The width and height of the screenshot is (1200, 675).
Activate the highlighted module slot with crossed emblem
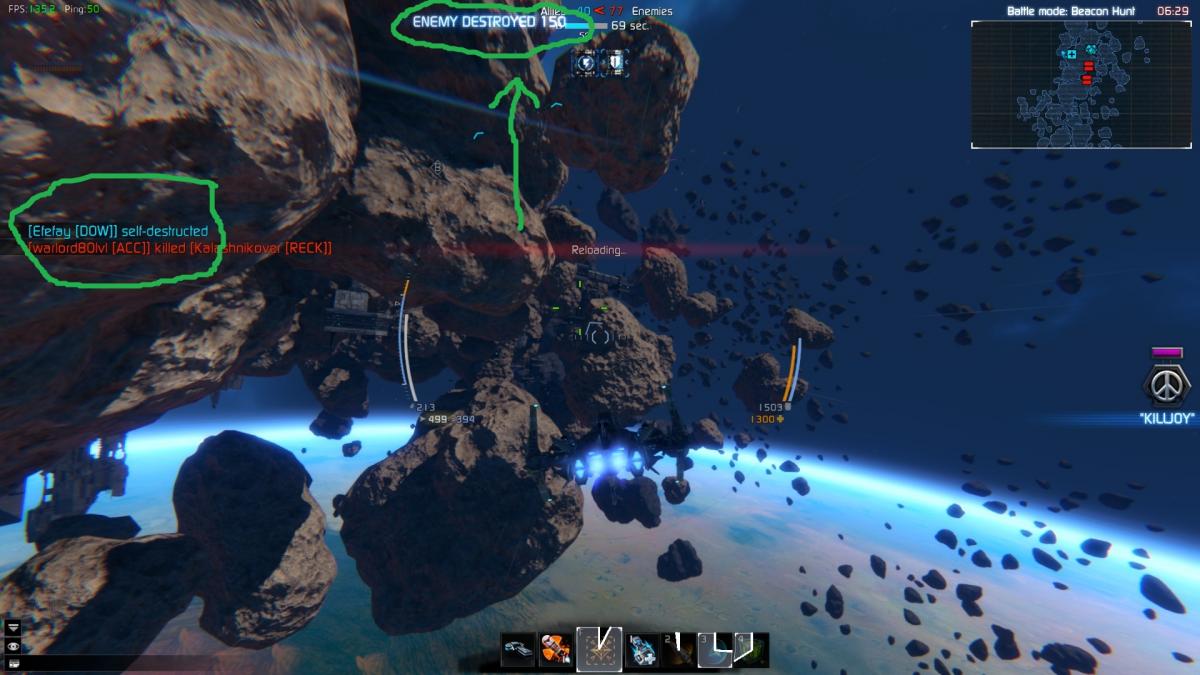(599, 650)
